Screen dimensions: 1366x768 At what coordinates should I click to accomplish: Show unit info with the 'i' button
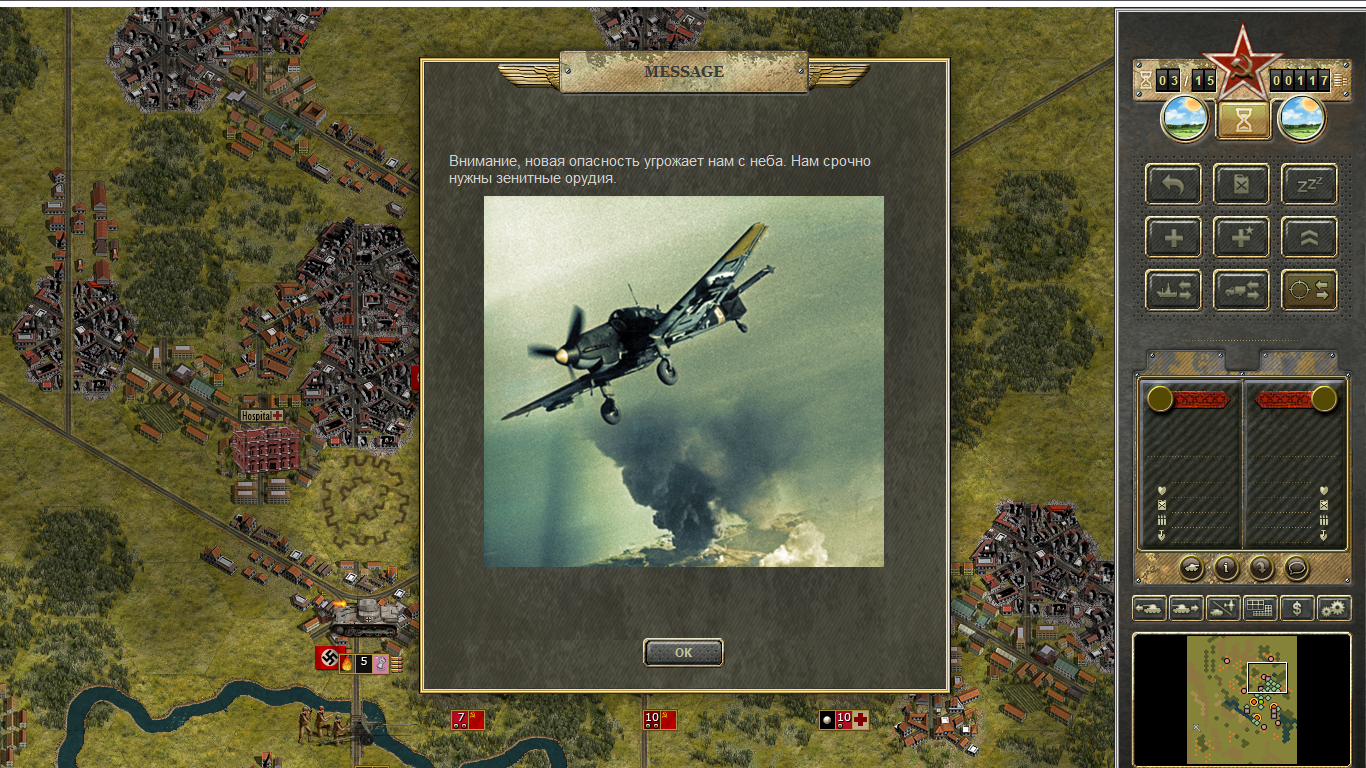[1226, 568]
